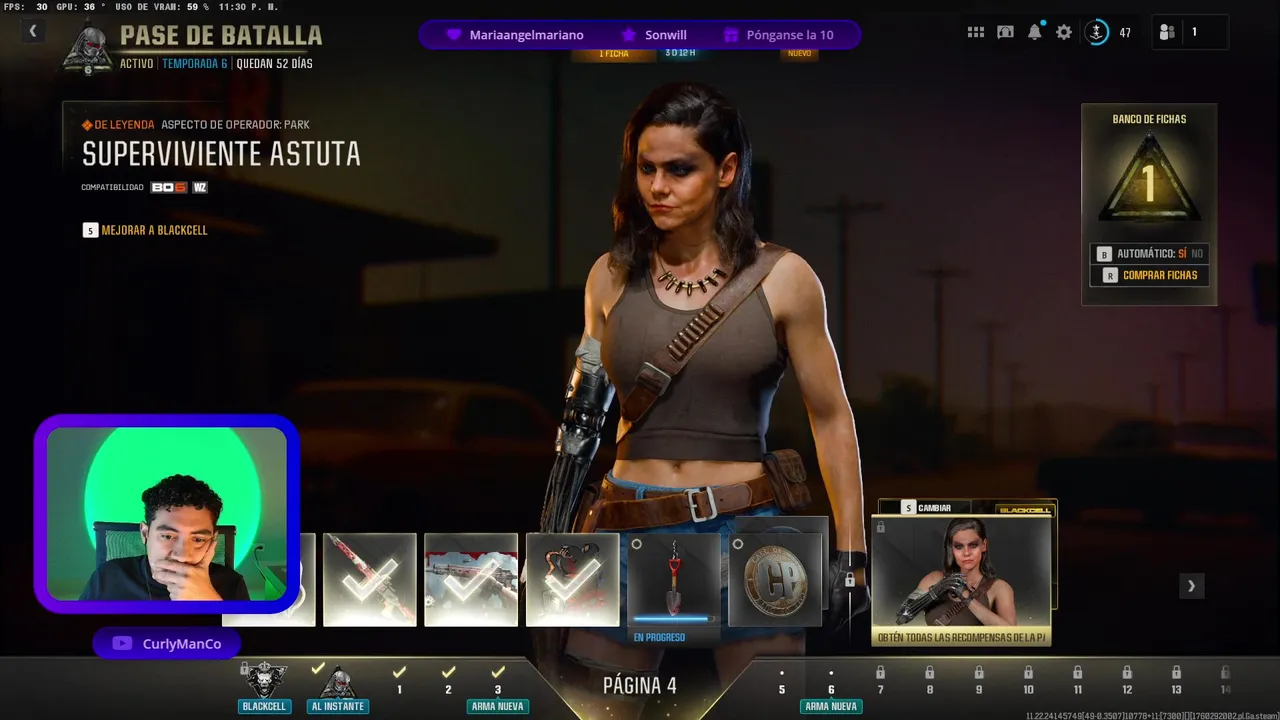Choose Comprar Fichas

[x=1149, y=275]
